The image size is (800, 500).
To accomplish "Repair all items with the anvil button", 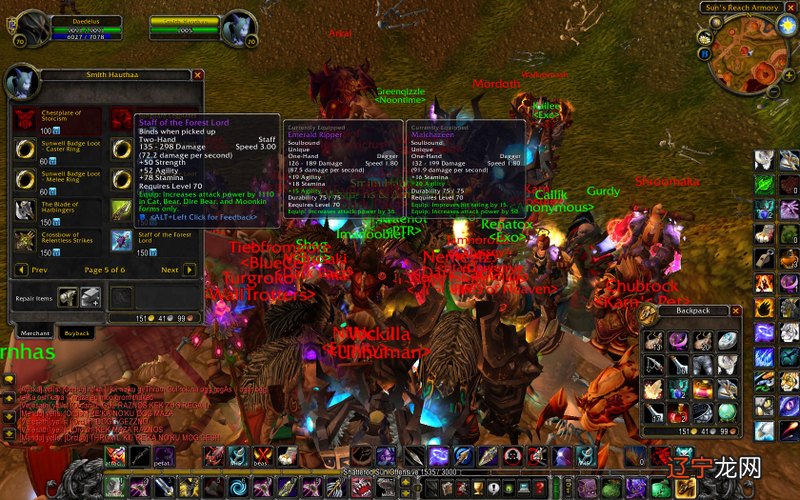I will click(x=90, y=296).
